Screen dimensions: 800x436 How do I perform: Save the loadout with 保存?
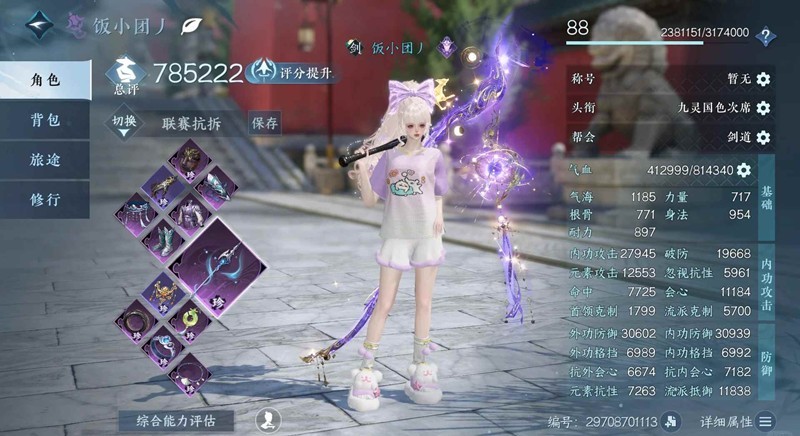[x=265, y=123]
